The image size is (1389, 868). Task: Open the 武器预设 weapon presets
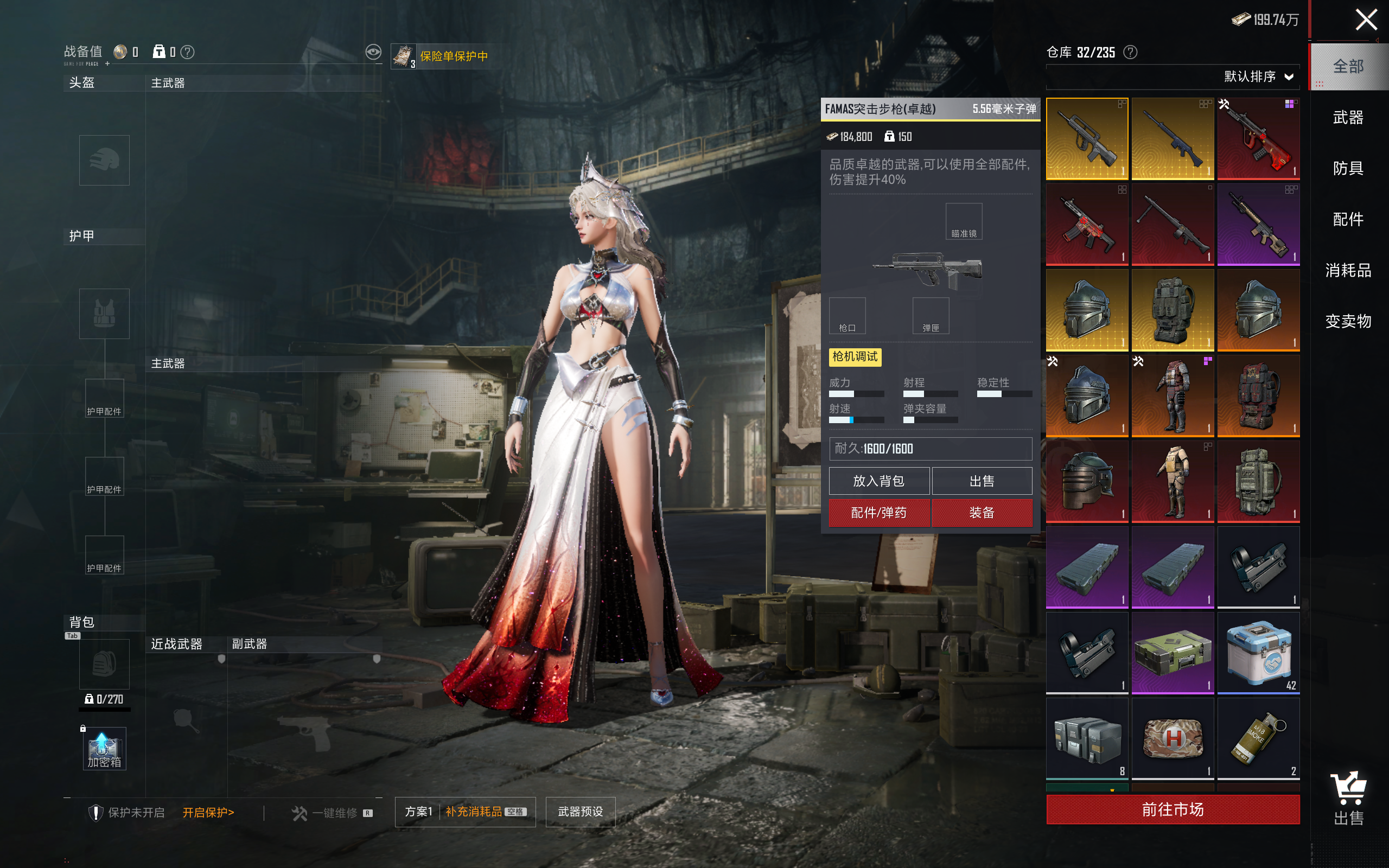(x=580, y=812)
